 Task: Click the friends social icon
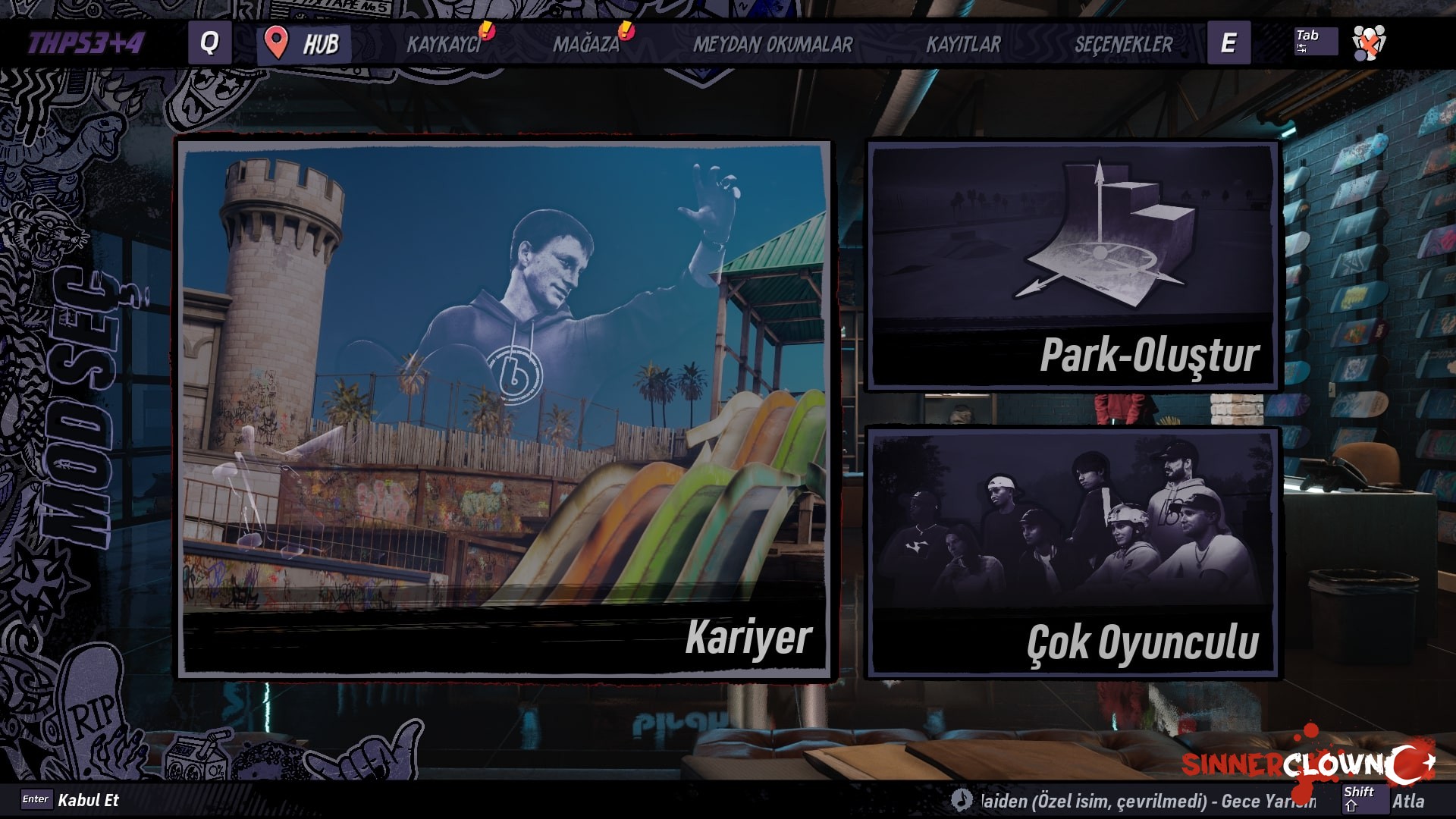click(1369, 42)
